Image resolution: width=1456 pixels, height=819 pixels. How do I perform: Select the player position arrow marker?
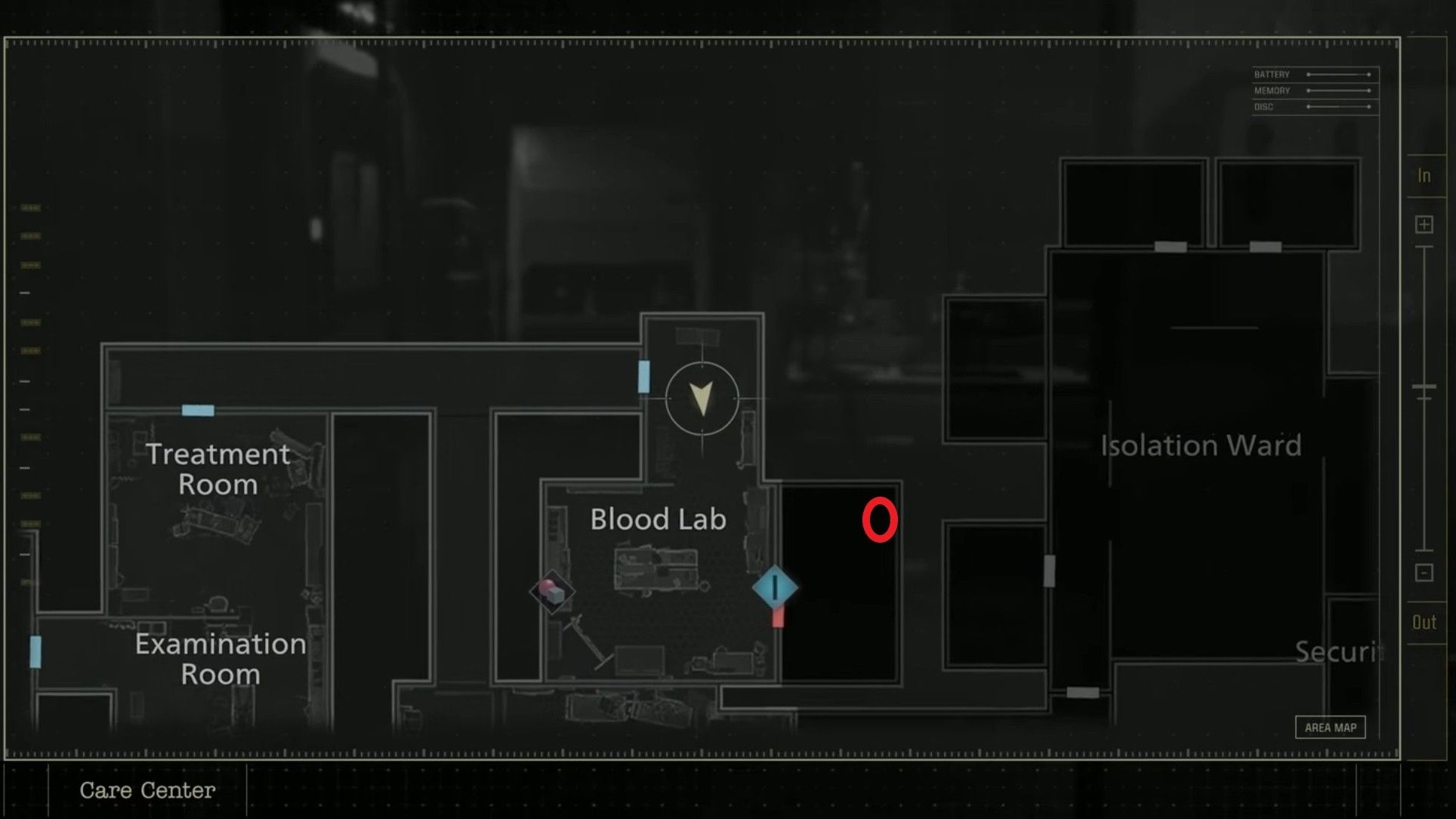click(x=702, y=399)
